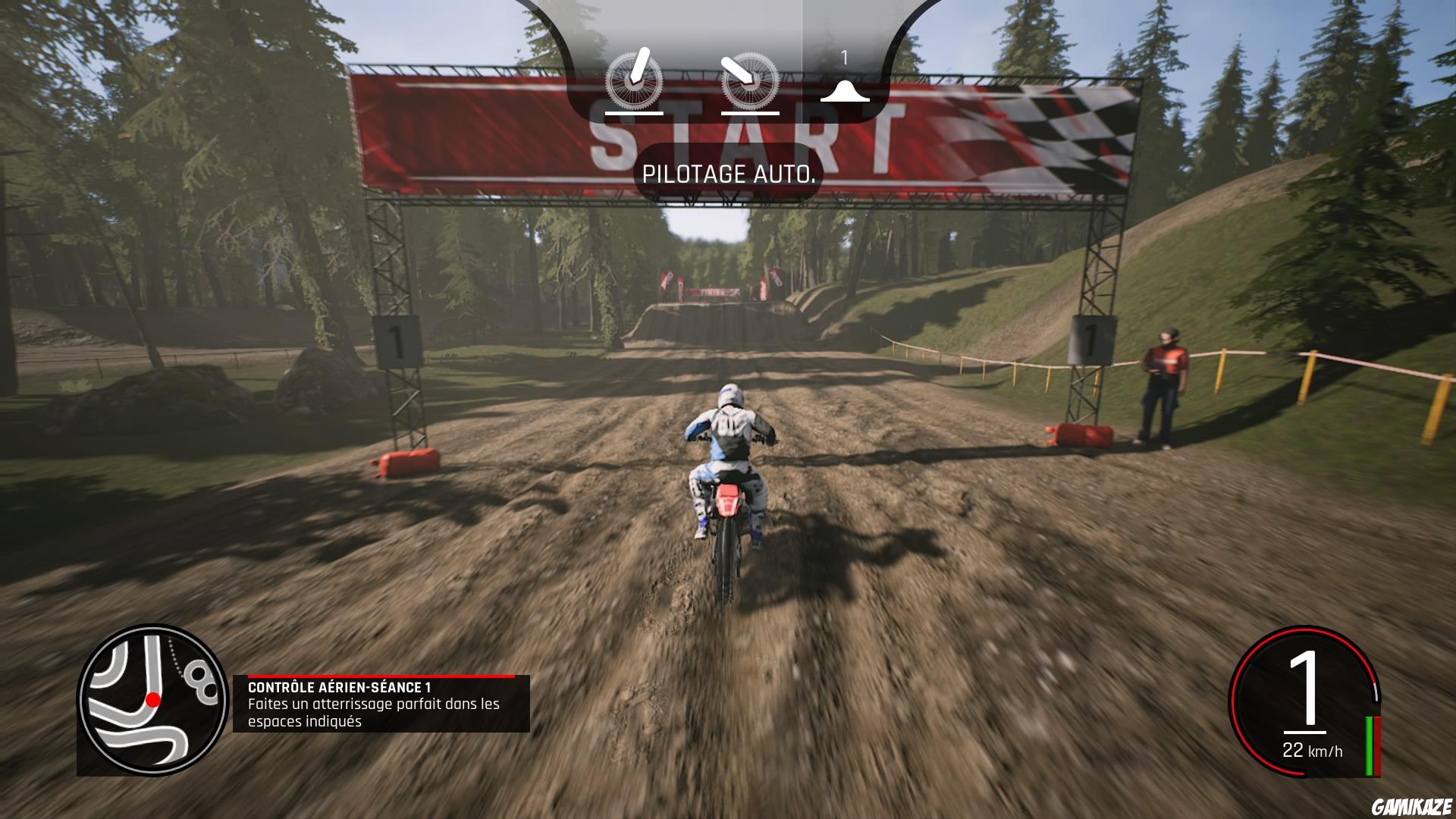This screenshot has width=1456, height=819.
Task: Toggle the PILOTAGE AUTO mode indicator
Action: point(730,174)
